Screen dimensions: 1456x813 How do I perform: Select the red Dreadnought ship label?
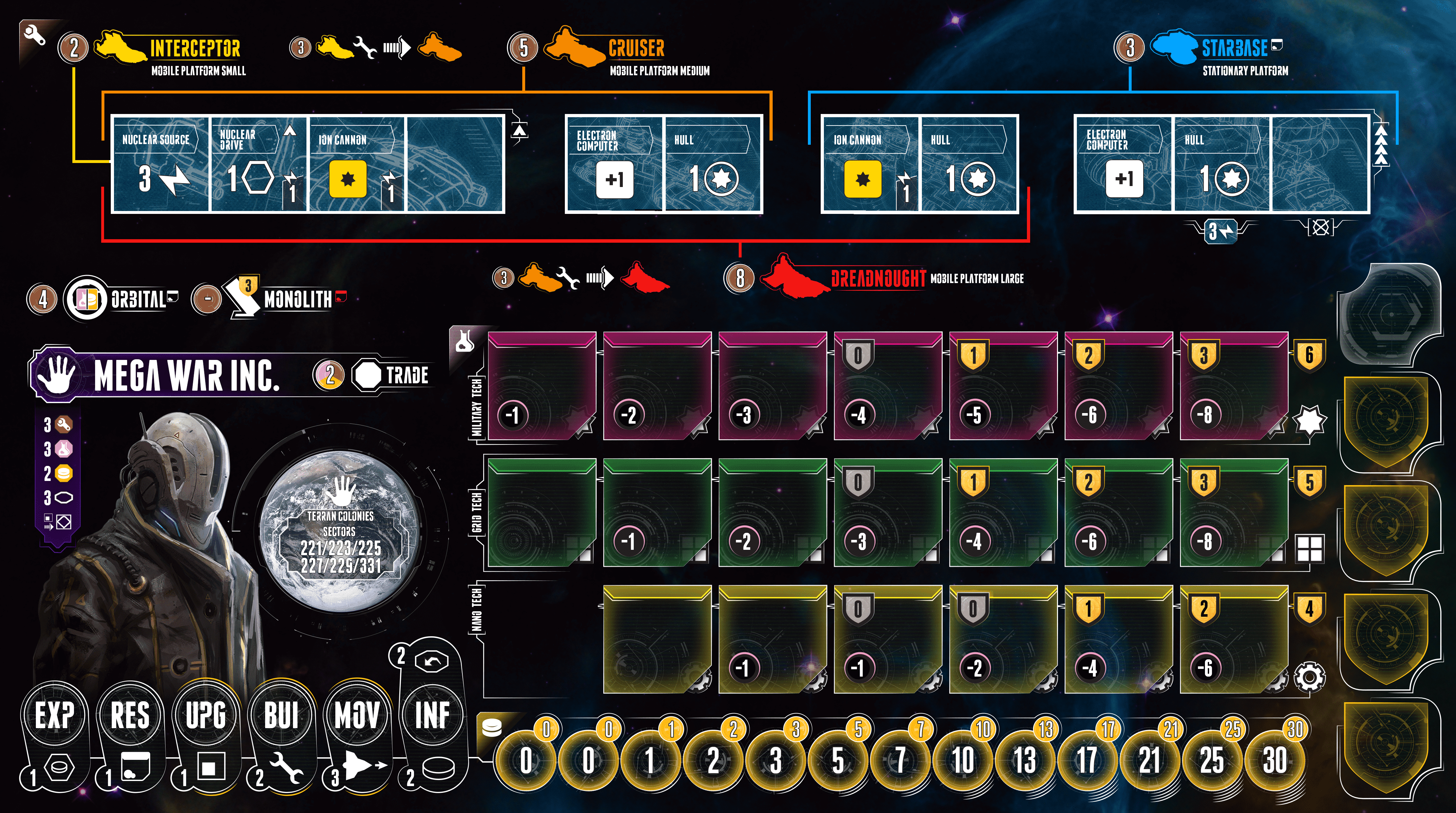coord(877,278)
